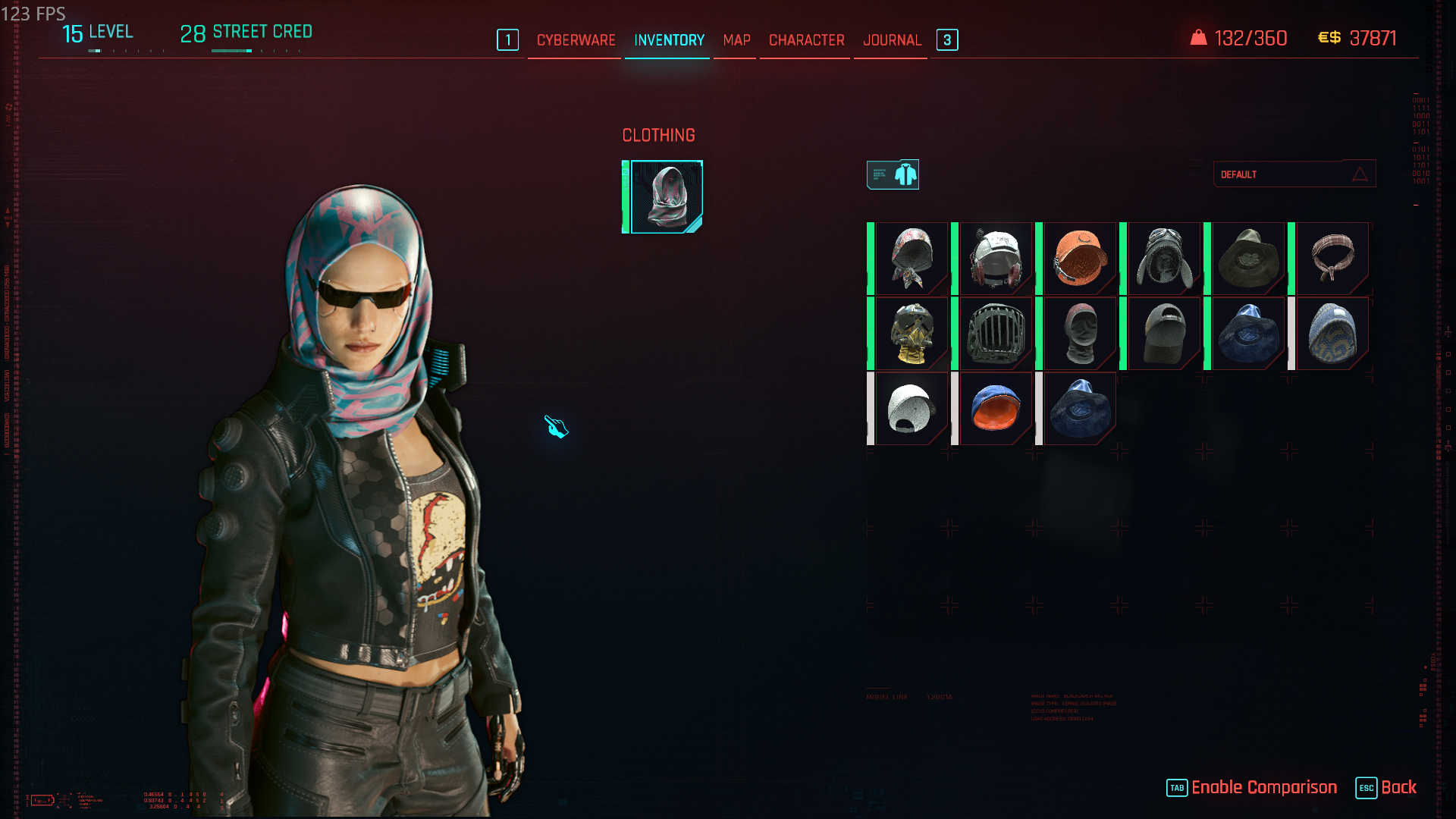
Task: Choose the dark cowboy hat item
Action: coord(1247,259)
